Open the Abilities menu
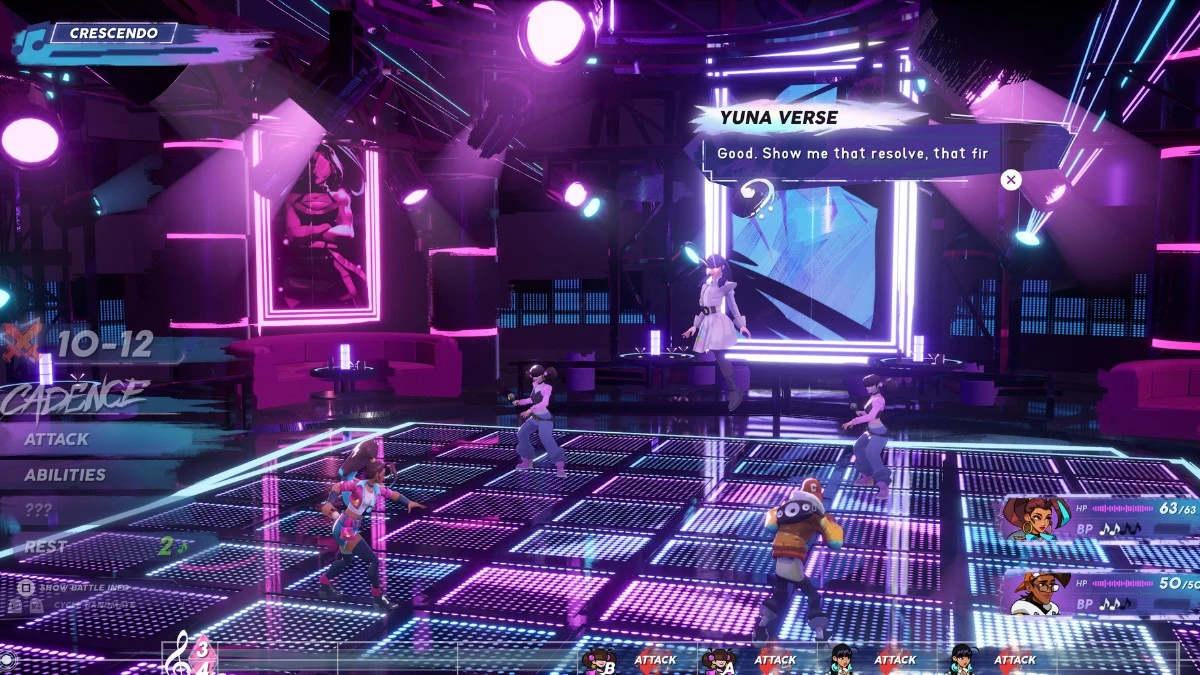1200x675 pixels. [65, 475]
